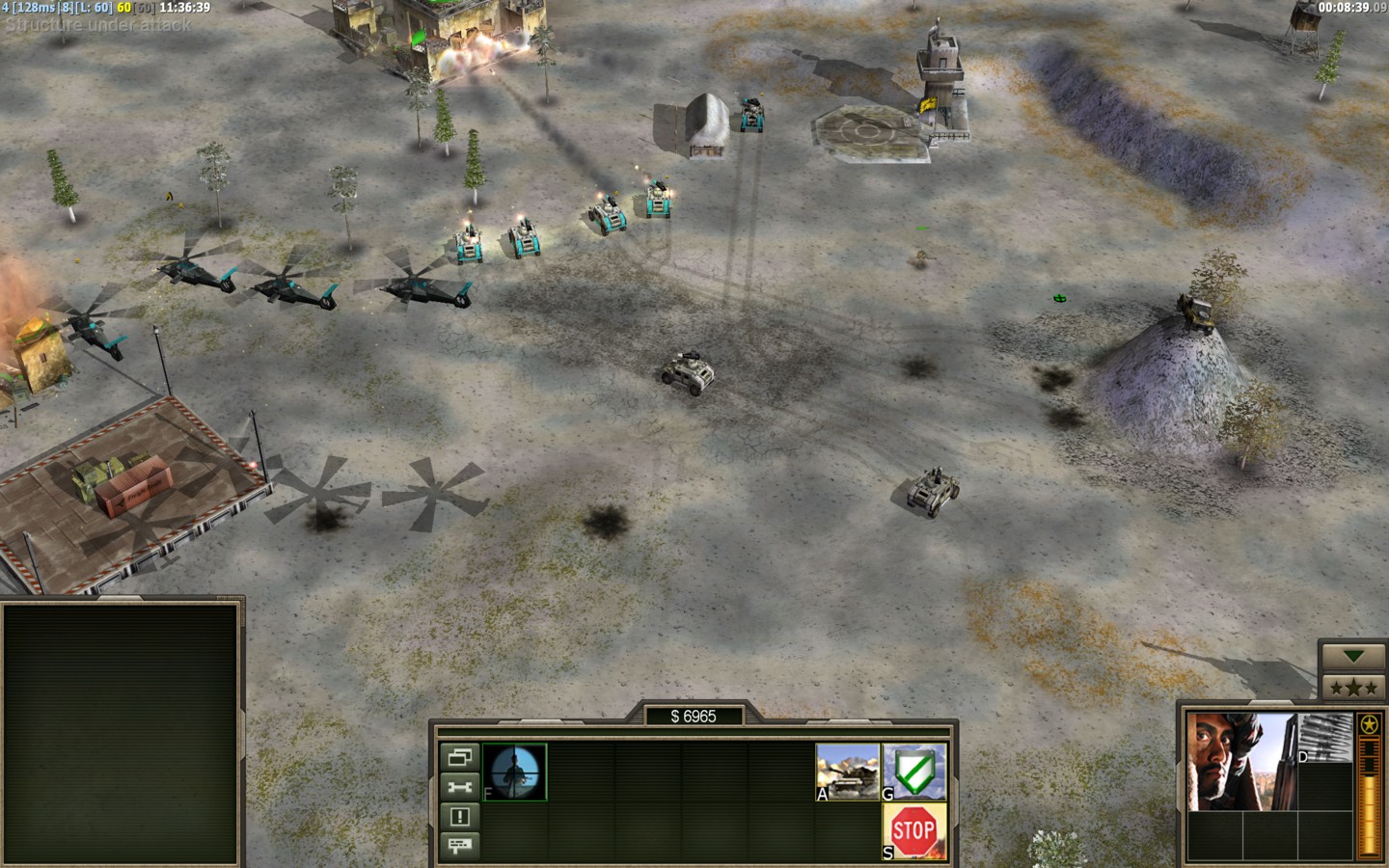Click the red STOP command button

[x=913, y=831]
